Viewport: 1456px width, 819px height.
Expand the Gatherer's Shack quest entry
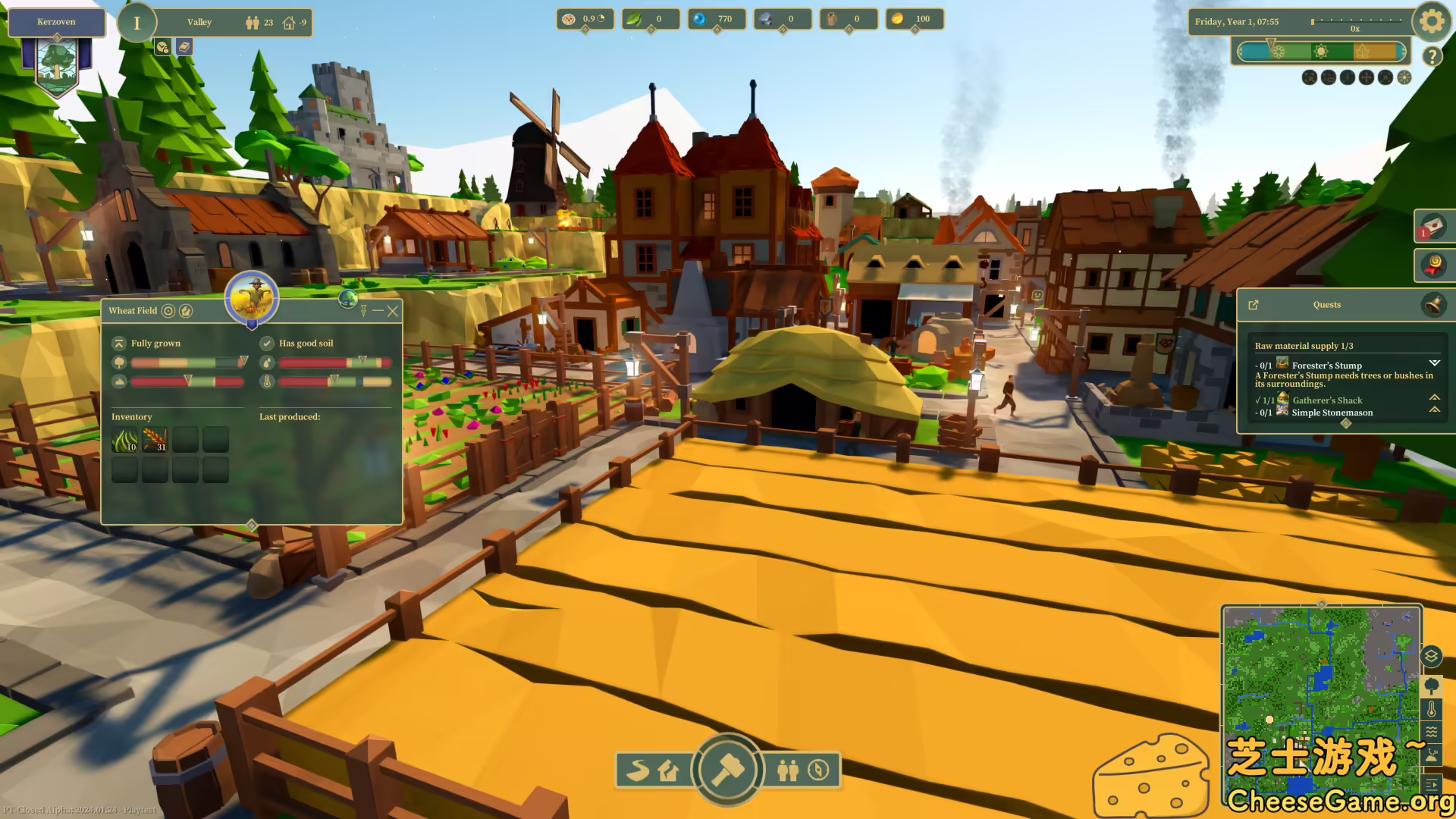pyautogui.click(x=1435, y=397)
